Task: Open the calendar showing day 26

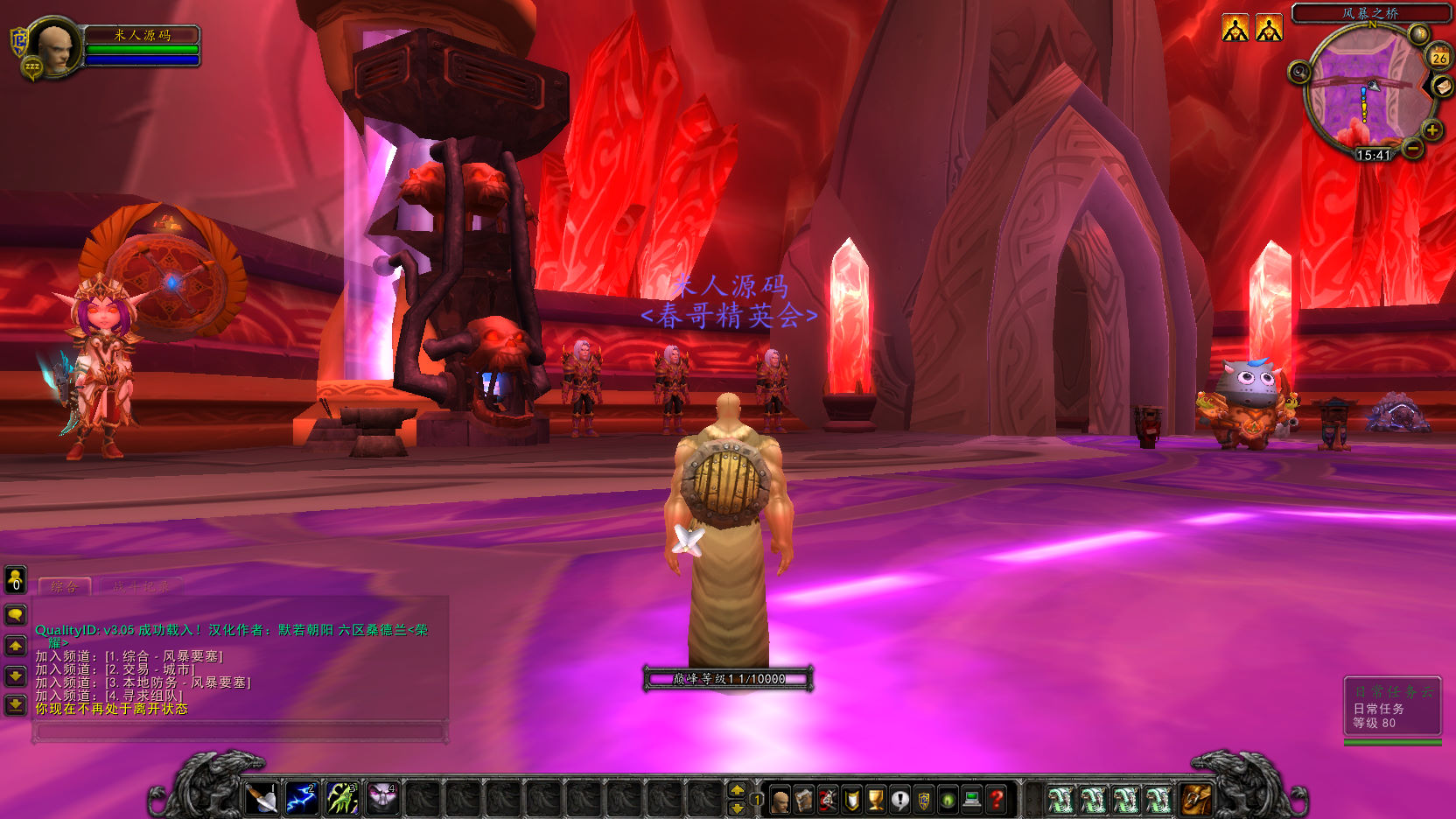Action: coord(1439,57)
